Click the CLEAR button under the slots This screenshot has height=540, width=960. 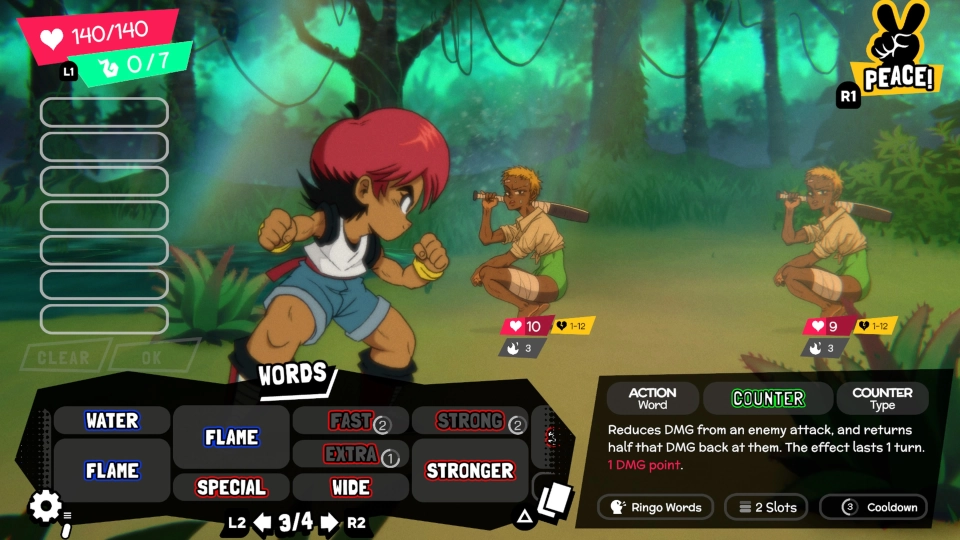(x=63, y=357)
